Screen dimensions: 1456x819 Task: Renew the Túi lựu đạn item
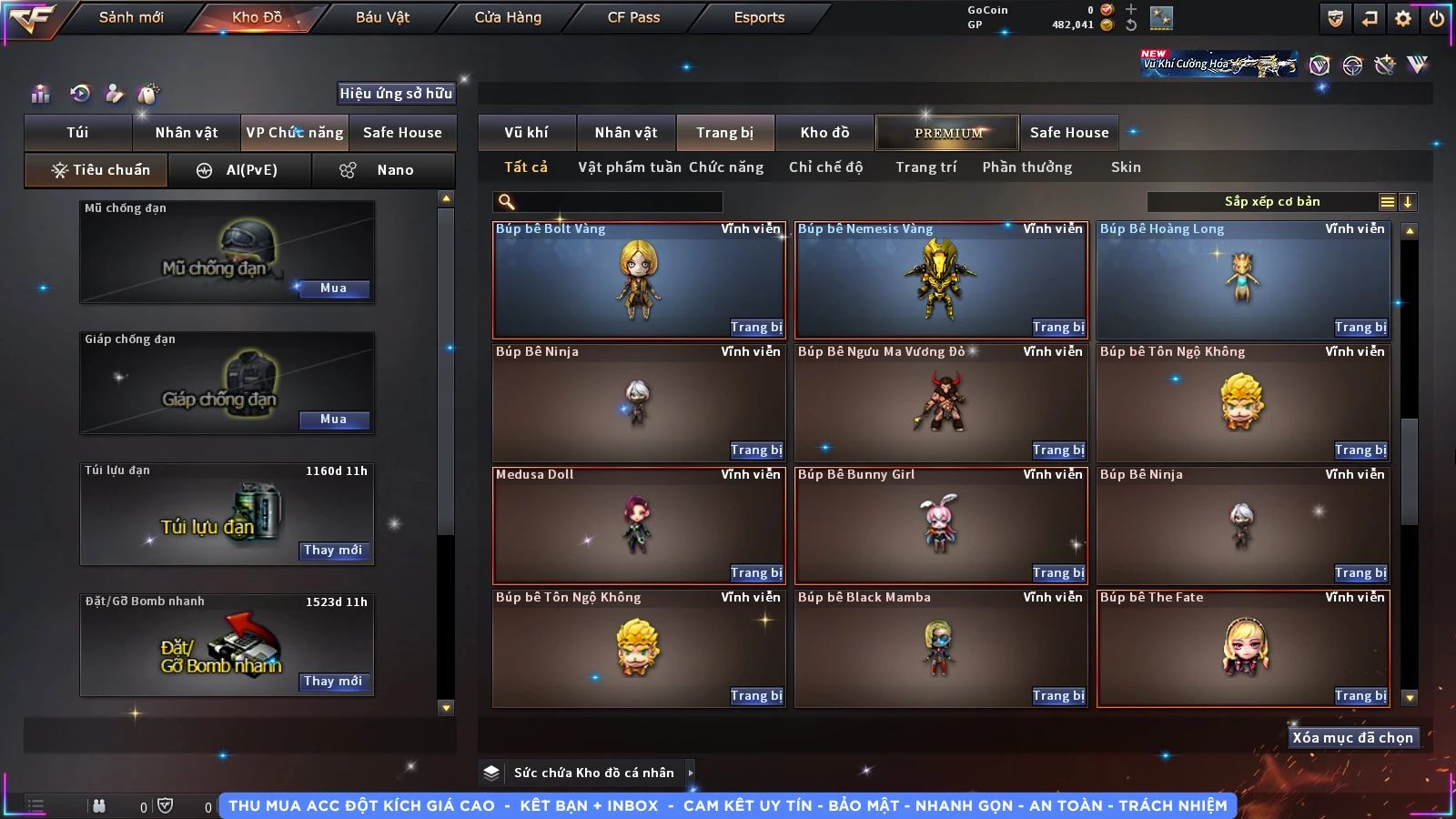click(x=333, y=551)
